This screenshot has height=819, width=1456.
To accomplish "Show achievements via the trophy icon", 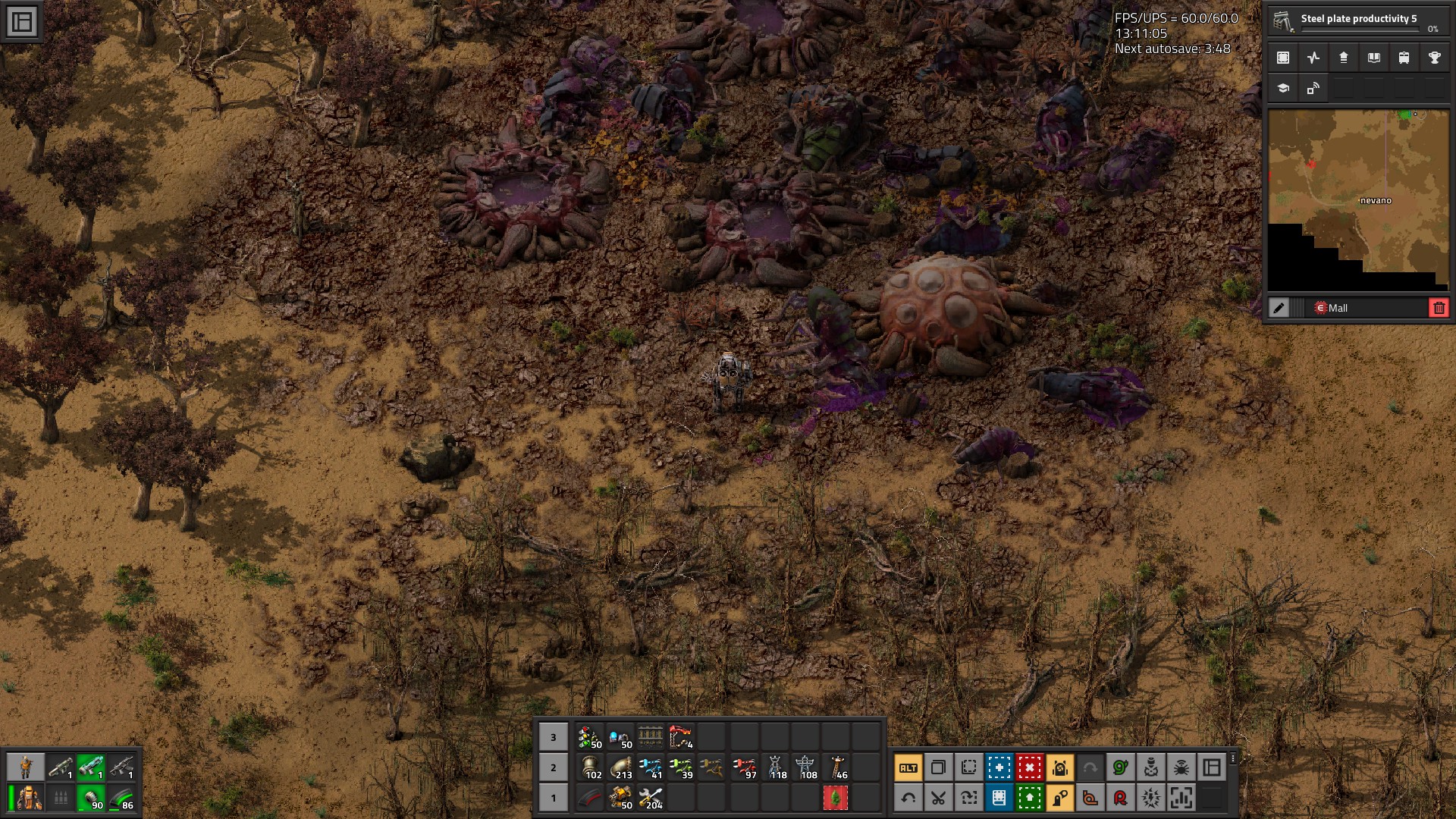I will [1434, 58].
